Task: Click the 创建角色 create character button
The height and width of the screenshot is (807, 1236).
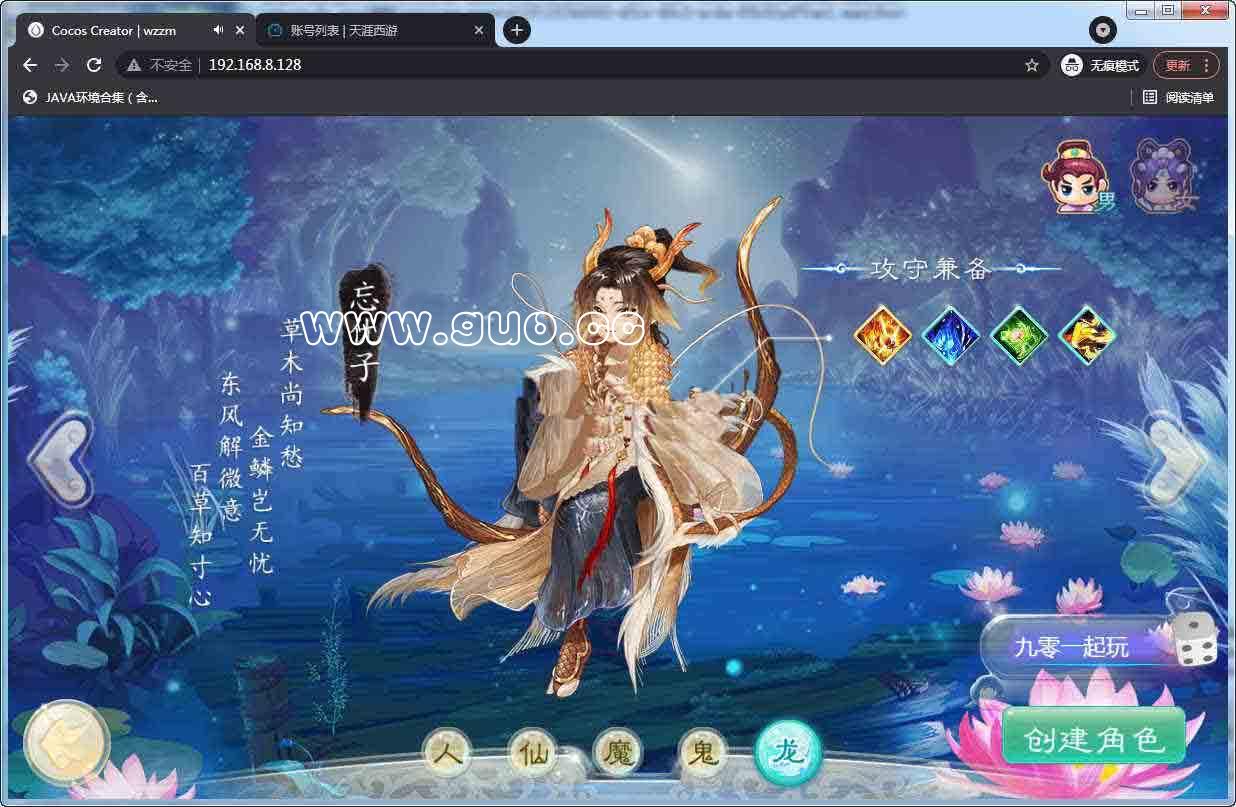Action: [x=1093, y=738]
